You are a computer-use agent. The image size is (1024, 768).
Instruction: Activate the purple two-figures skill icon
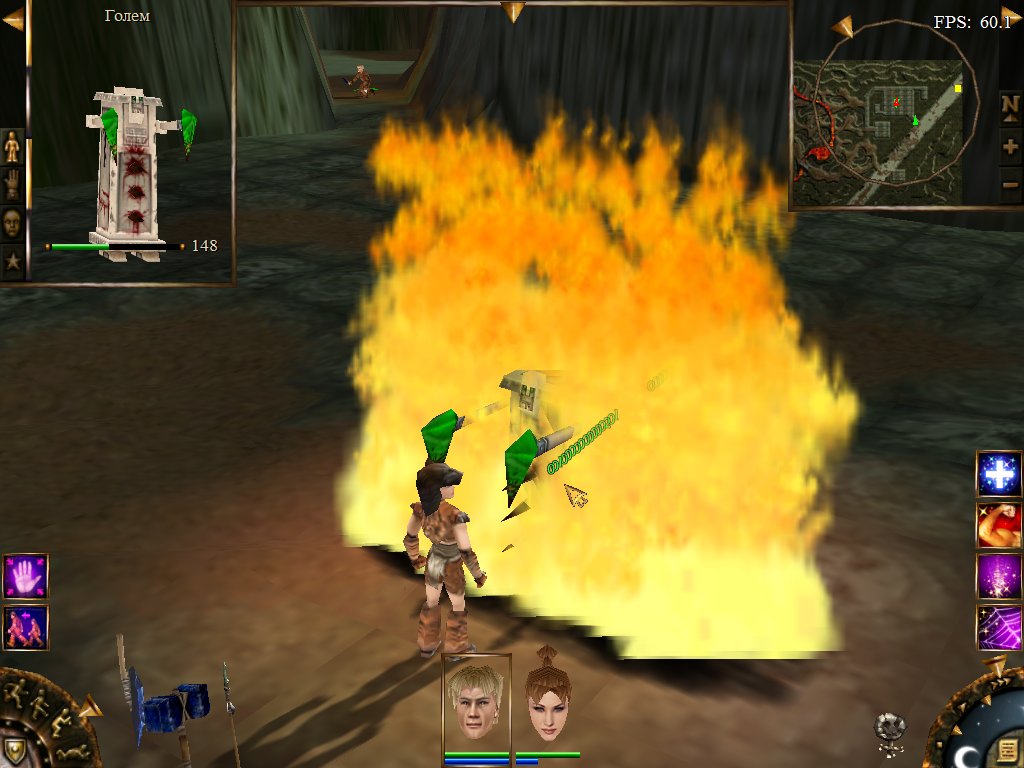point(25,627)
